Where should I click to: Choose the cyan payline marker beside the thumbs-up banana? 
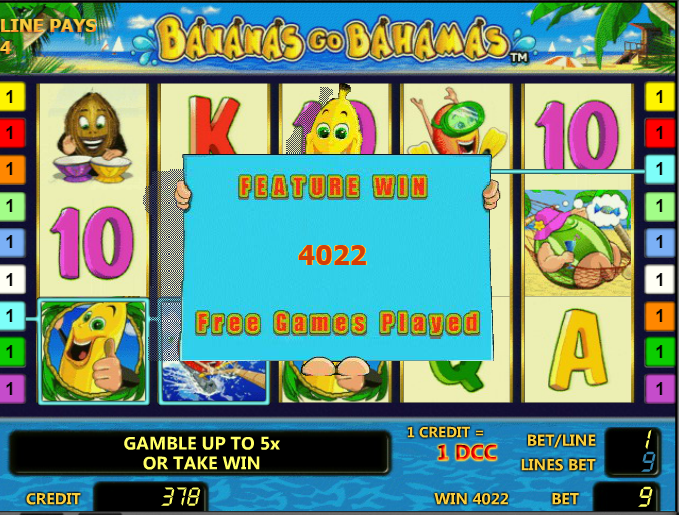(12, 316)
